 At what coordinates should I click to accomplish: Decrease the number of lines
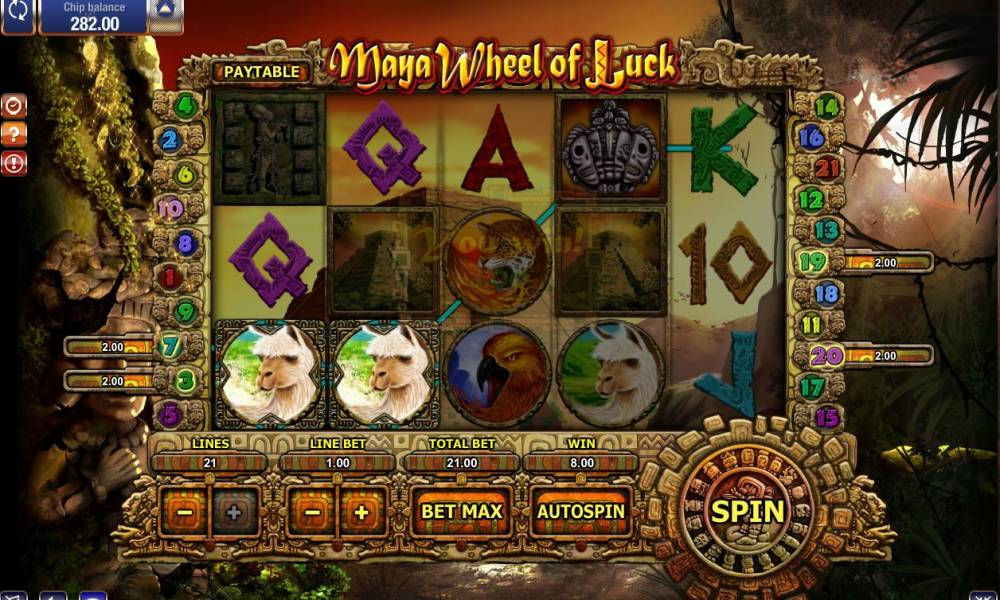click(x=186, y=512)
